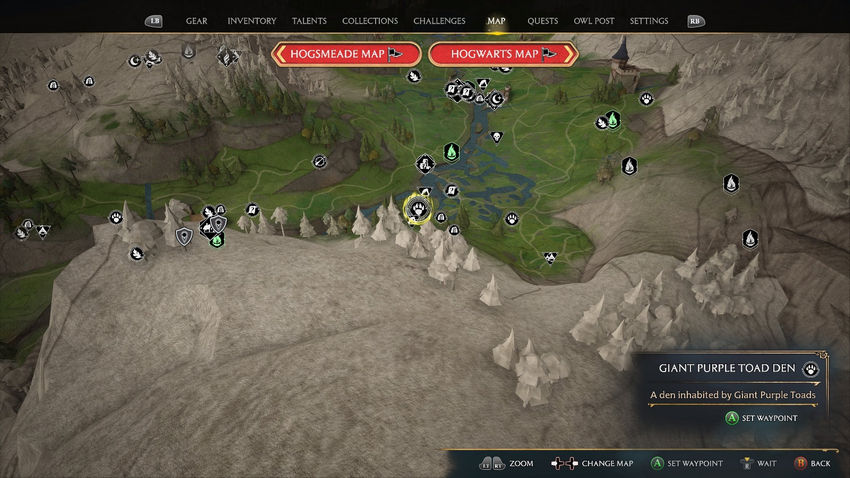Select the Map tab

pyautogui.click(x=496, y=21)
